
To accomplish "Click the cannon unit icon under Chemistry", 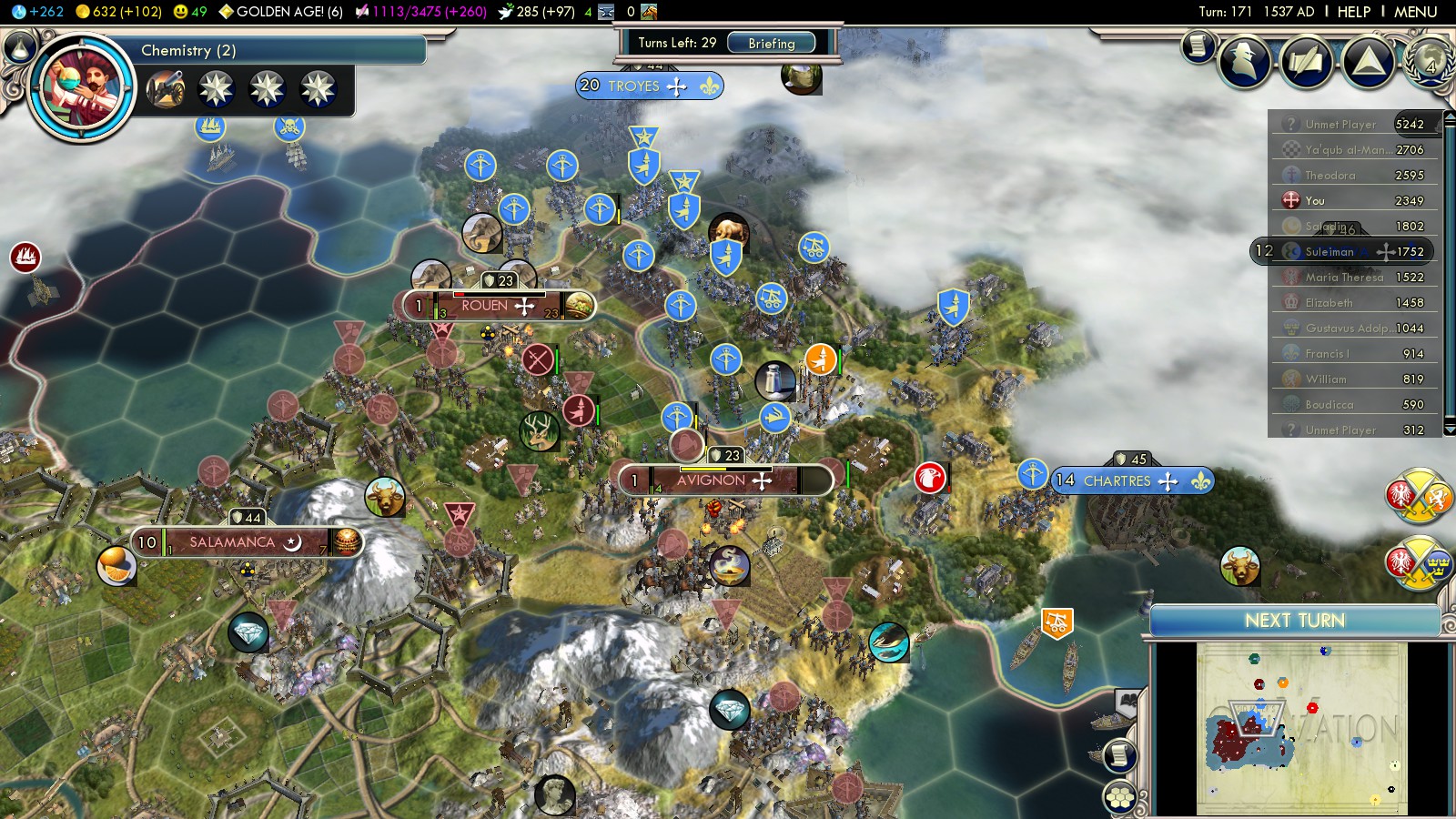I will (x=165, y=89).
